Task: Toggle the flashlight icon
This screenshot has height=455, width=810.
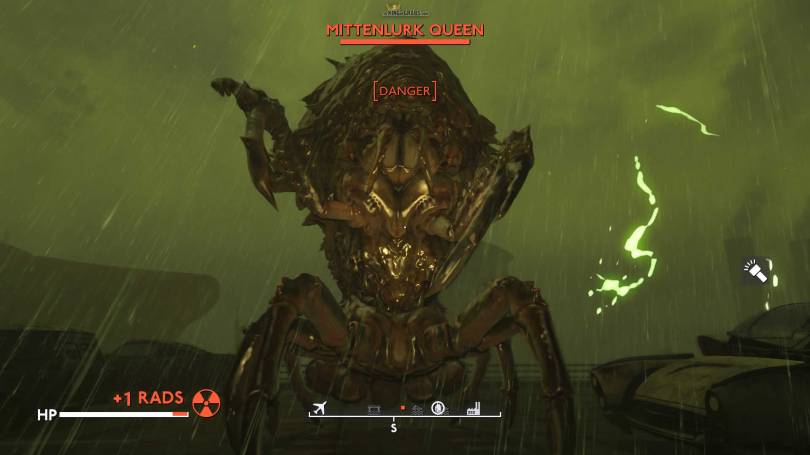Action: tap(754, 270)
